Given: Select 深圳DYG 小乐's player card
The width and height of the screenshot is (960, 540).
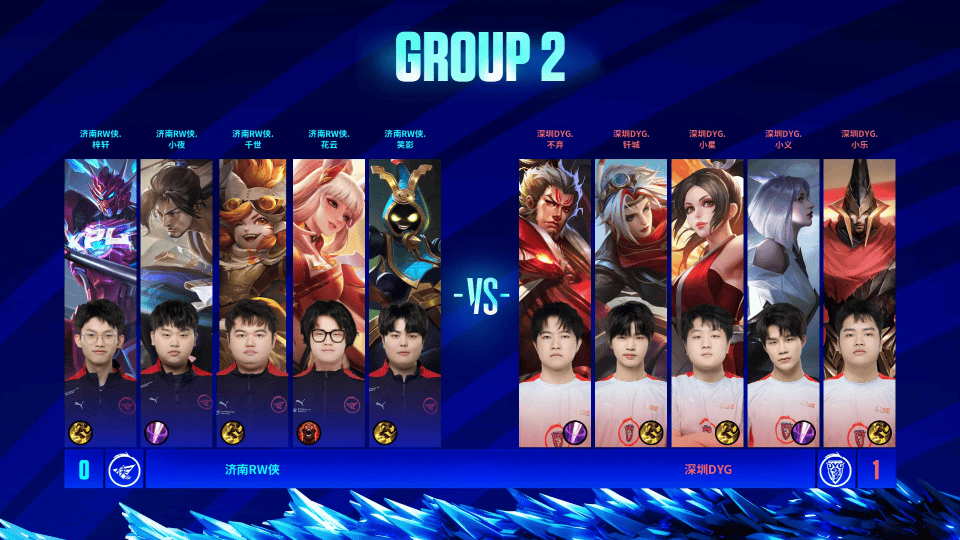Looking at the screenshot, I should tap(859, 300).
